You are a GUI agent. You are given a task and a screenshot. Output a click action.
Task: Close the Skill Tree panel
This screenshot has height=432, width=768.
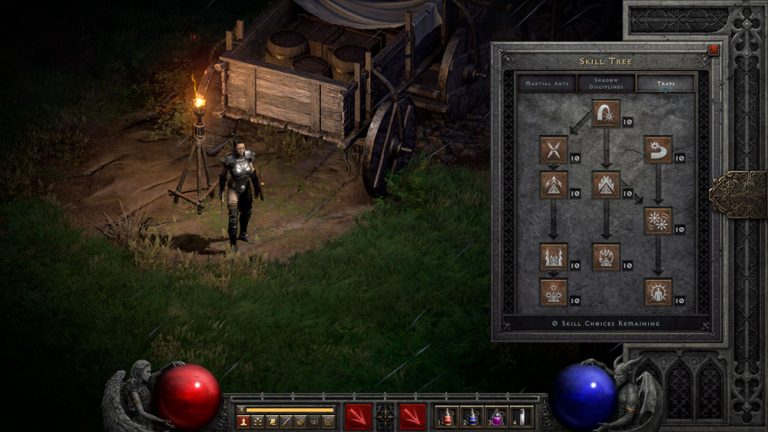(713, 49)
